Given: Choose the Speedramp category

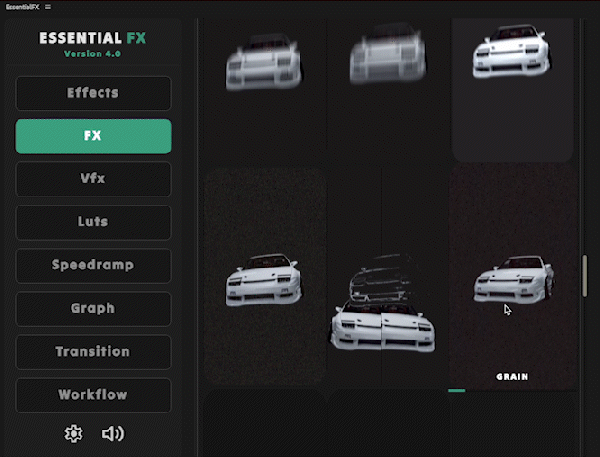Looking at the screenshot, I should [93, 265].
